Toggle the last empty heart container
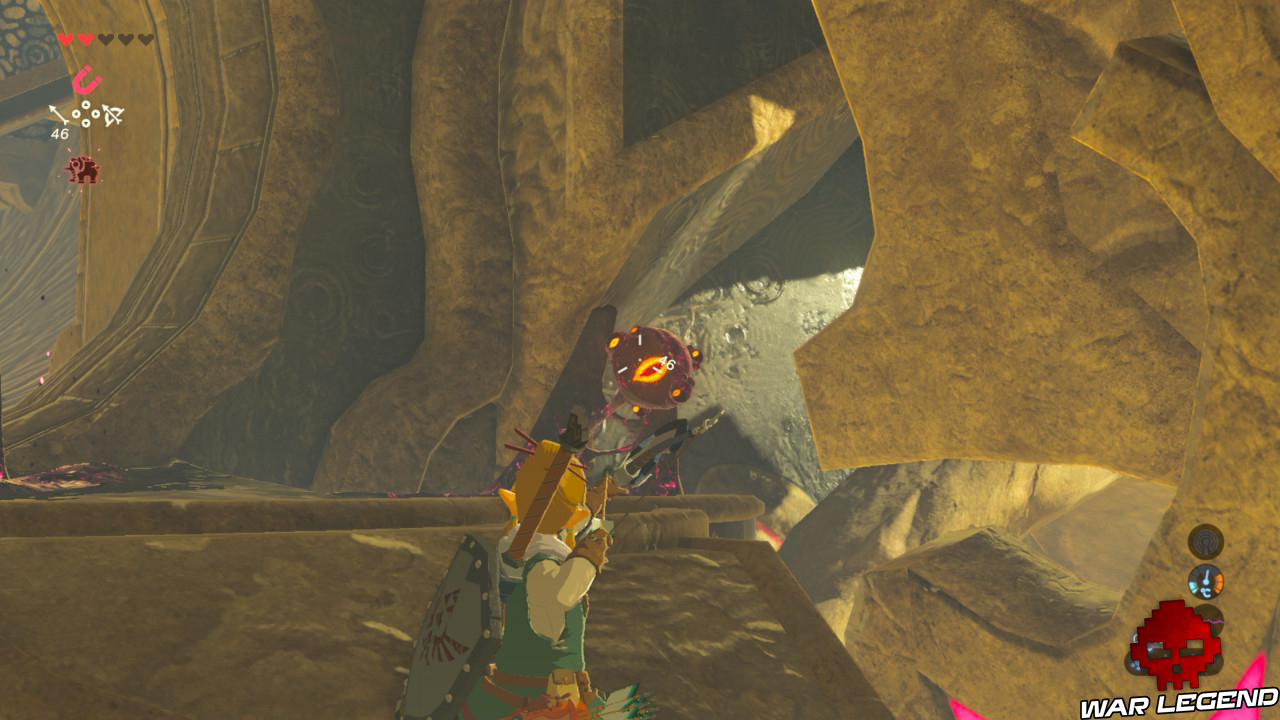 tap(145, 38)
